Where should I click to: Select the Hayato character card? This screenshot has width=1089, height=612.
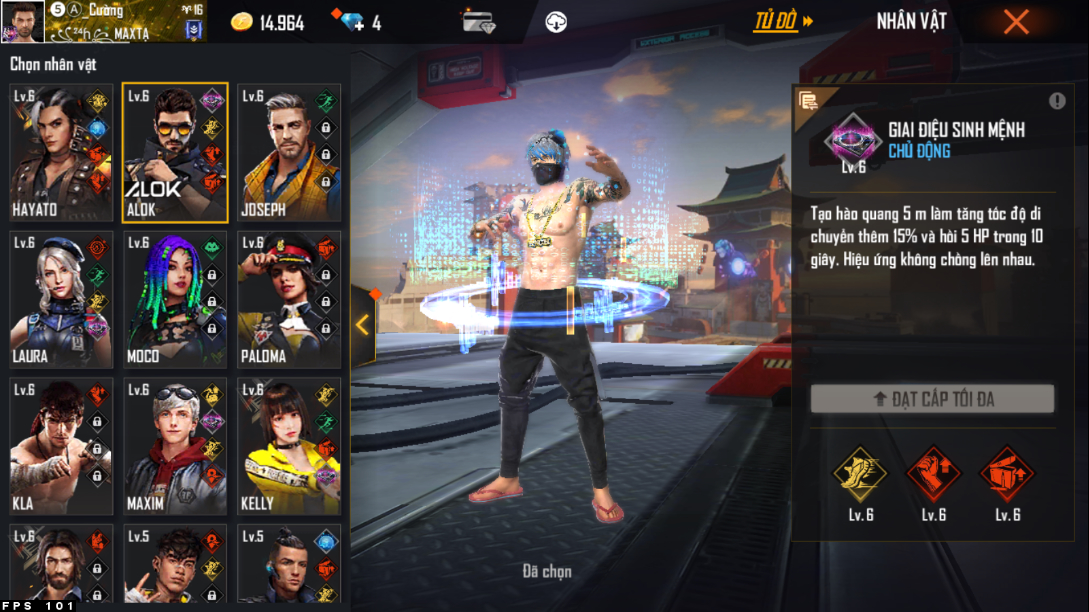61,152
